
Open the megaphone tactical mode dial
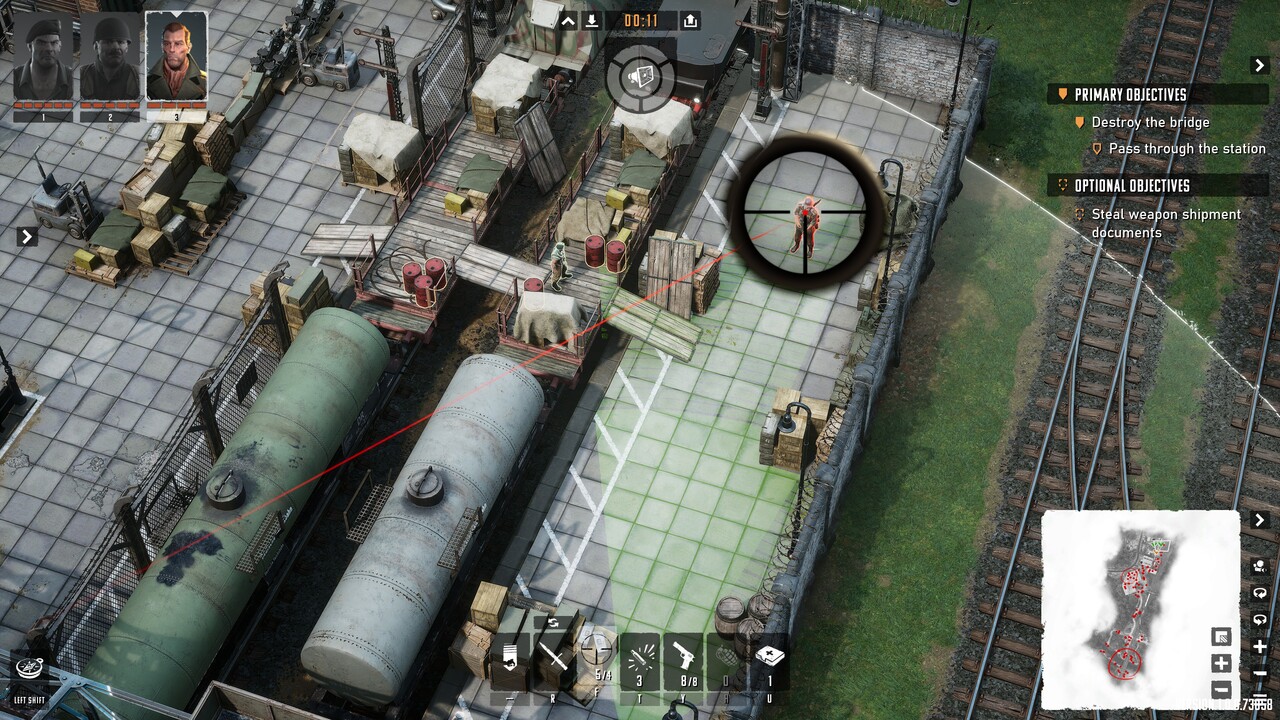(x=640, y=74)
